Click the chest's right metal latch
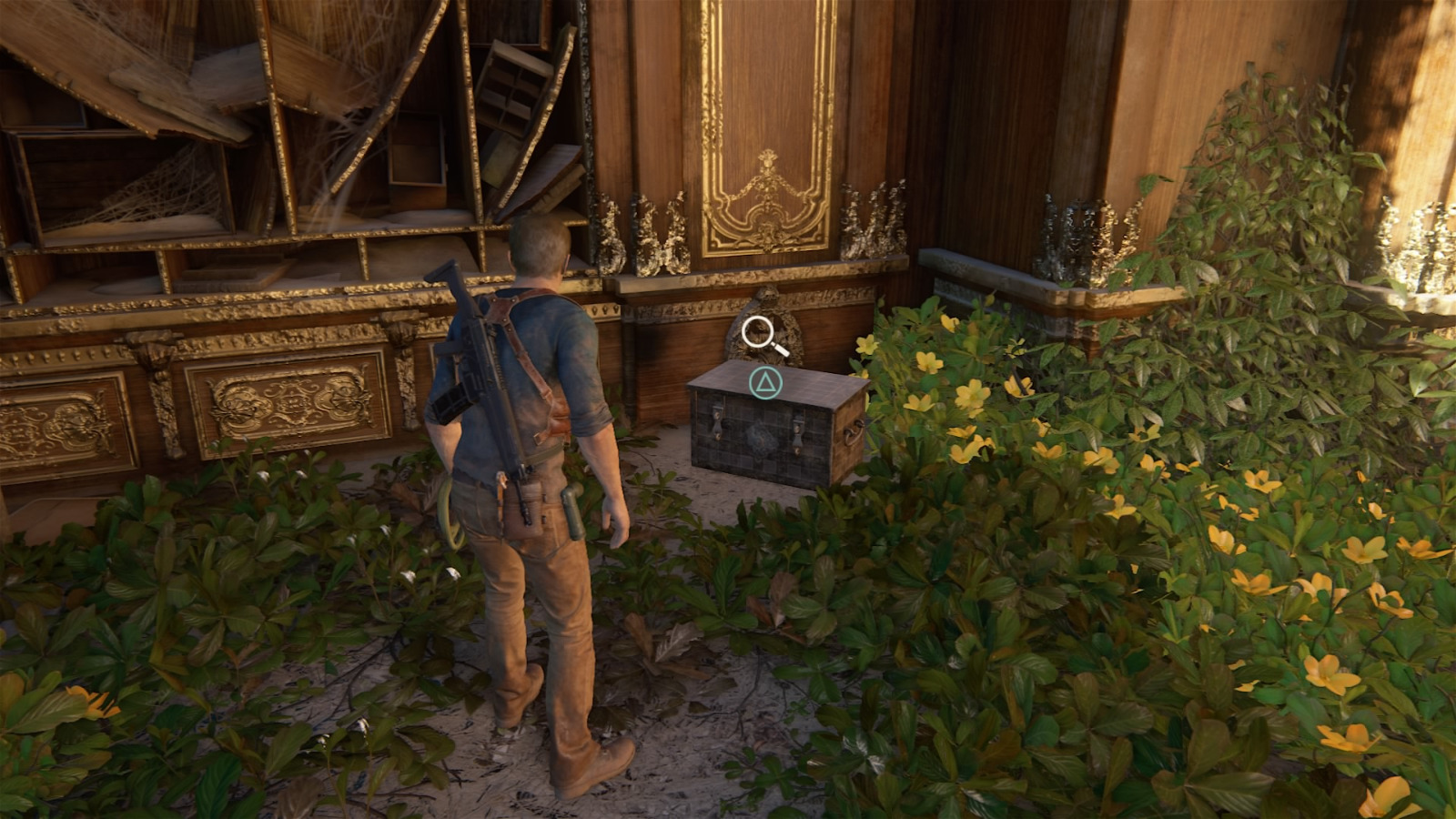This screenshot has height=819, width=1456. [x=798, y=432]
